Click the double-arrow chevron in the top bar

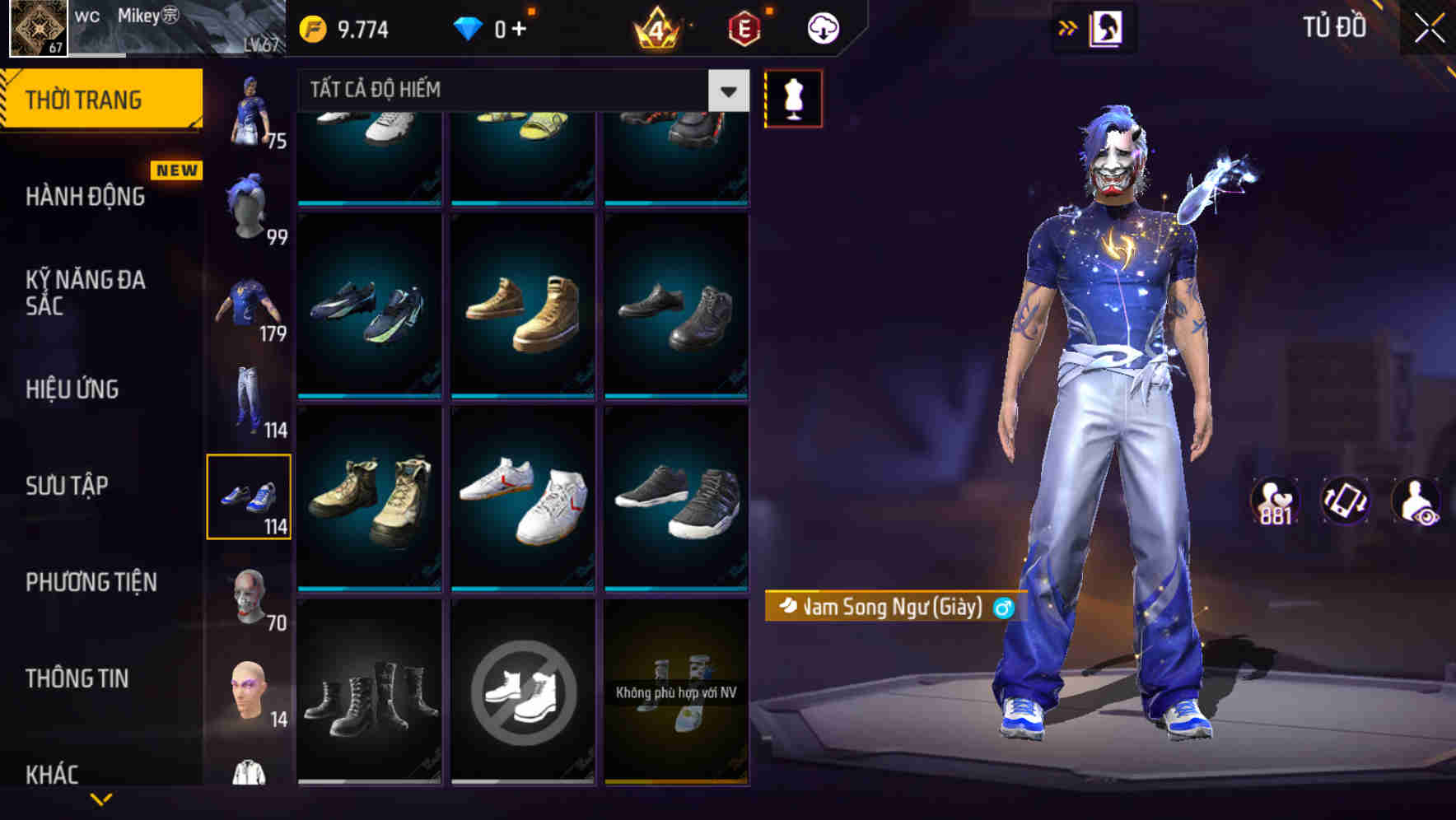click(1068, 27)
